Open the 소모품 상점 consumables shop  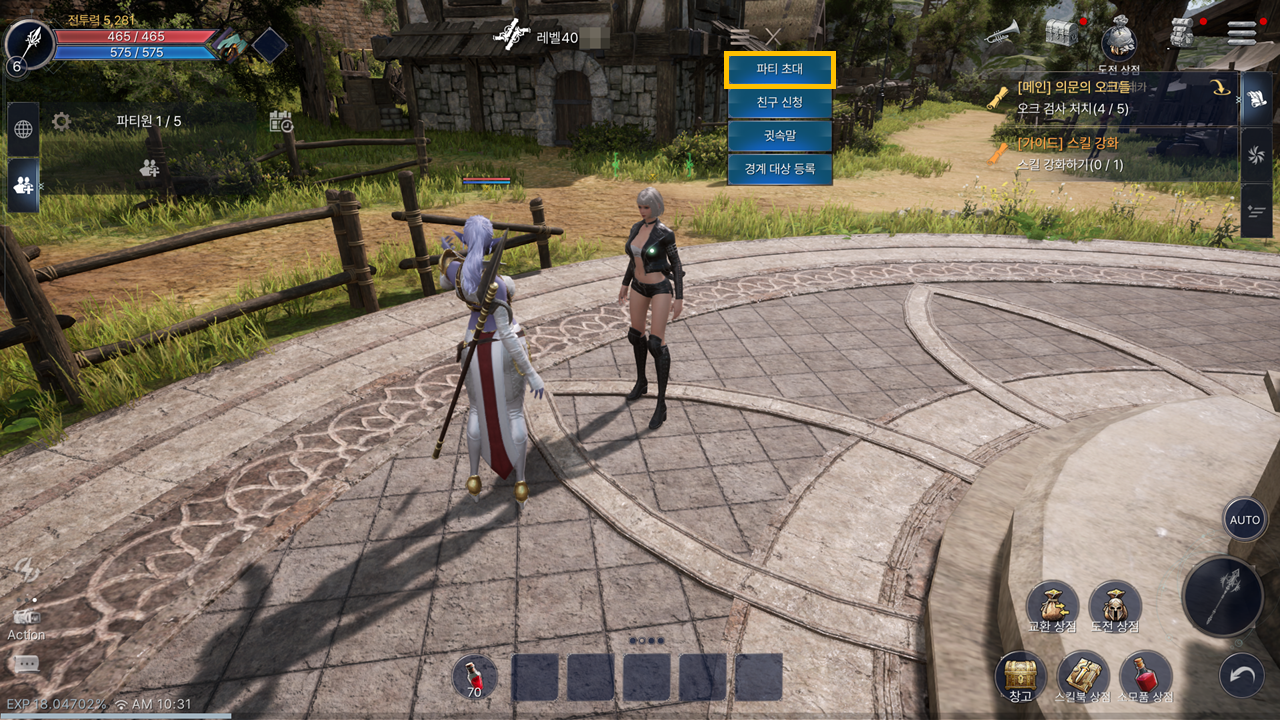[x=1145, y=676]
